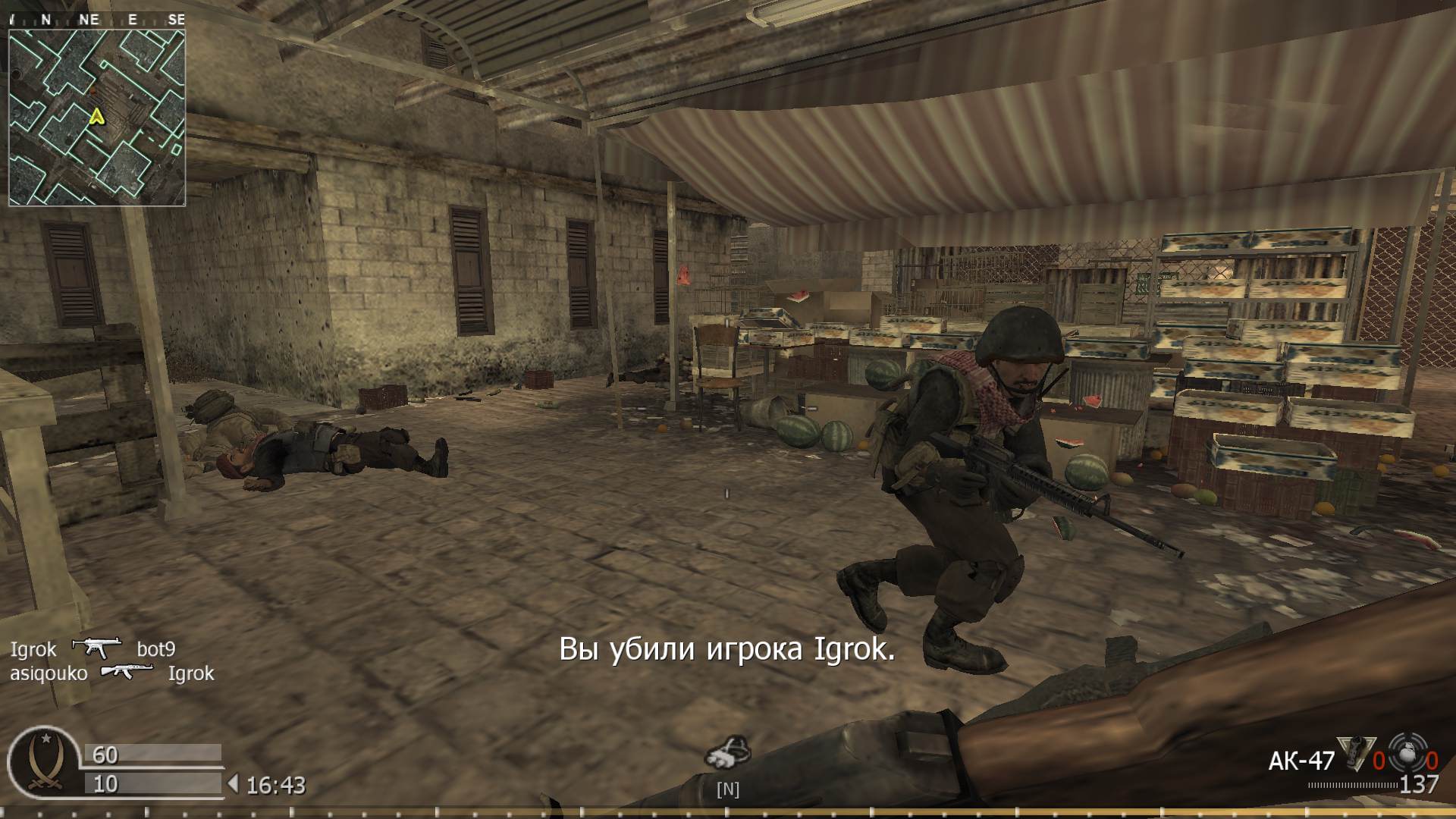Screen dimensions: 1456x819
Task: Click the kill message mentioning Igrok
Action: (x=726, y=650)
